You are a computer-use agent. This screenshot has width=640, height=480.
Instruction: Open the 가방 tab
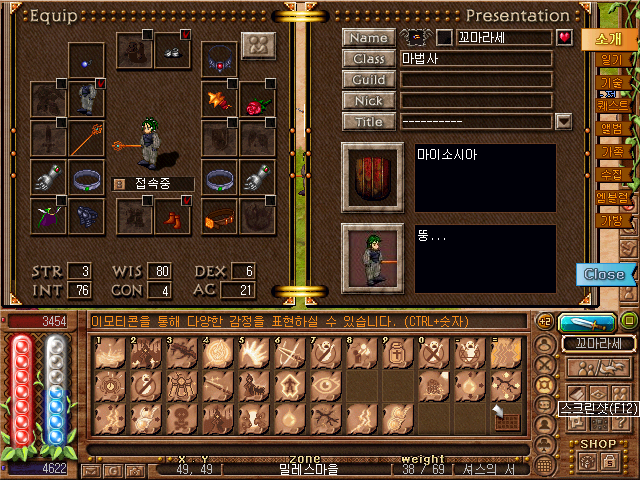tap(610, 220)
